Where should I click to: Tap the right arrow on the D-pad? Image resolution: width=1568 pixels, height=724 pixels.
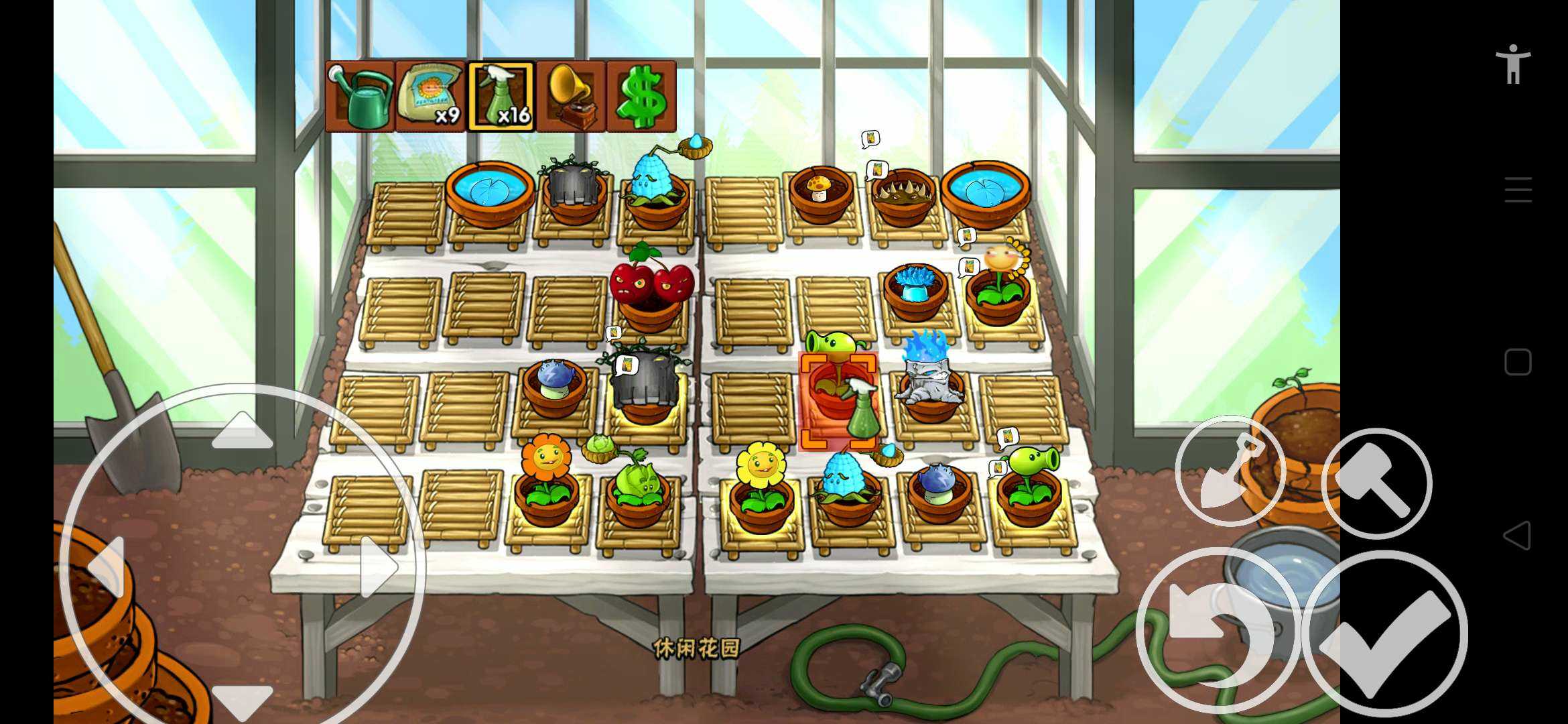pos(379,567)
